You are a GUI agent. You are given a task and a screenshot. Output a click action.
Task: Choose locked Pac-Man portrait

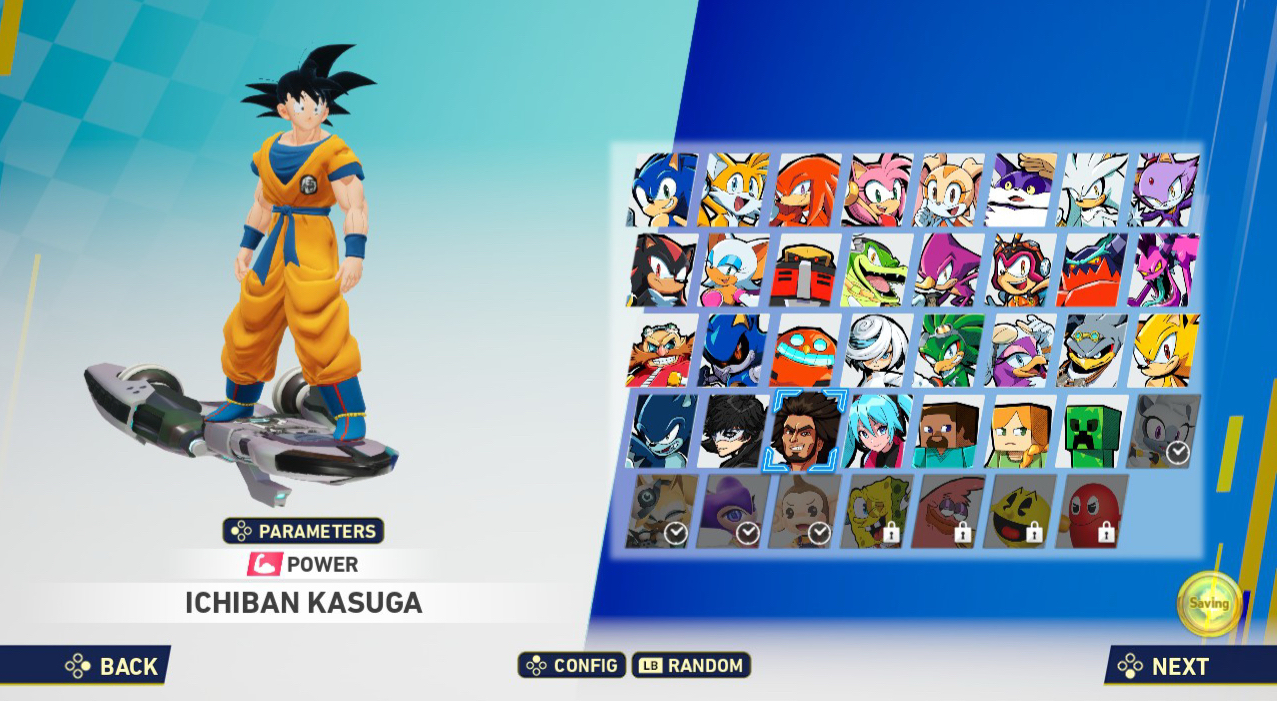(1020, 512)
